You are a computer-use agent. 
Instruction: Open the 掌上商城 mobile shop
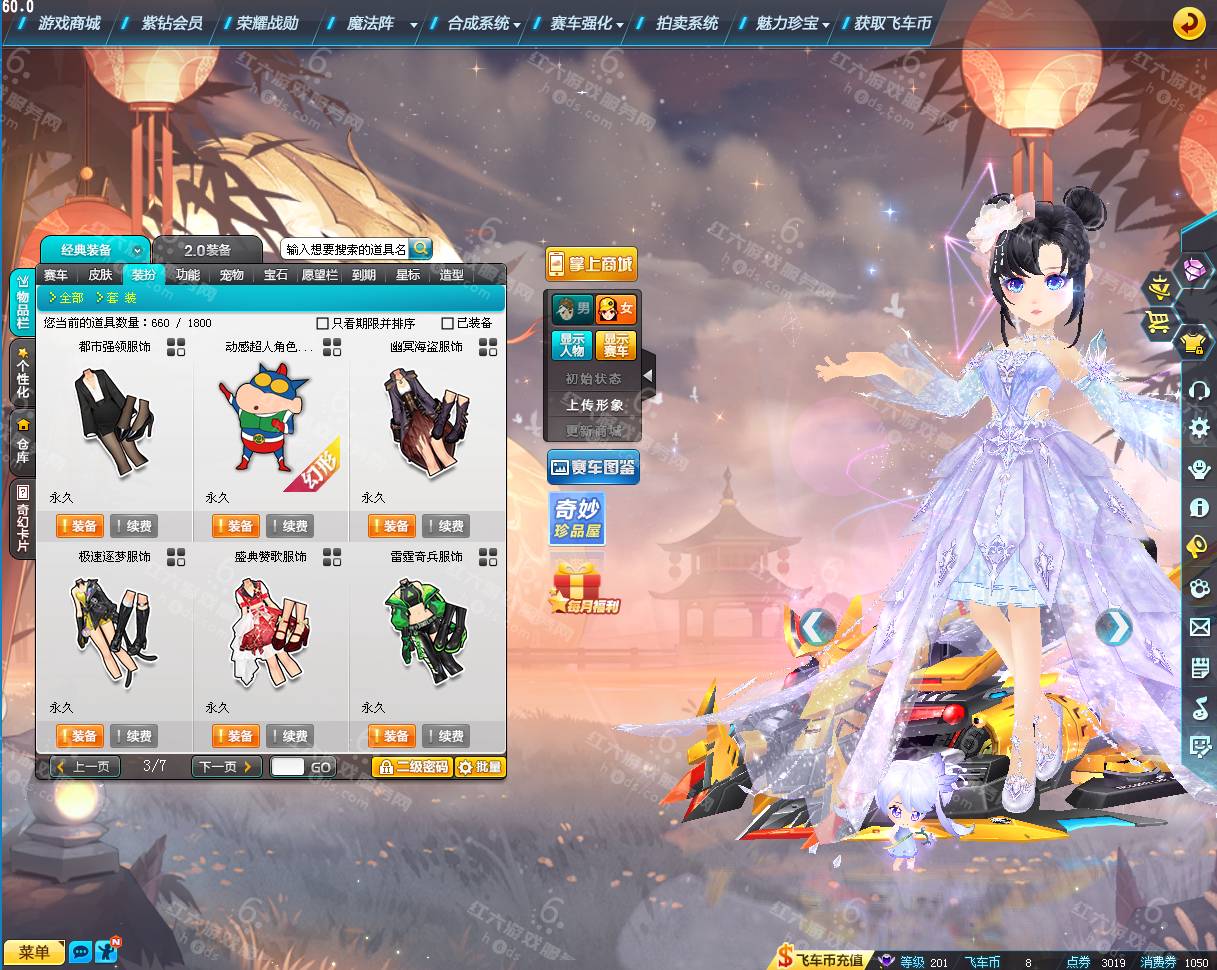pos(591,264)
